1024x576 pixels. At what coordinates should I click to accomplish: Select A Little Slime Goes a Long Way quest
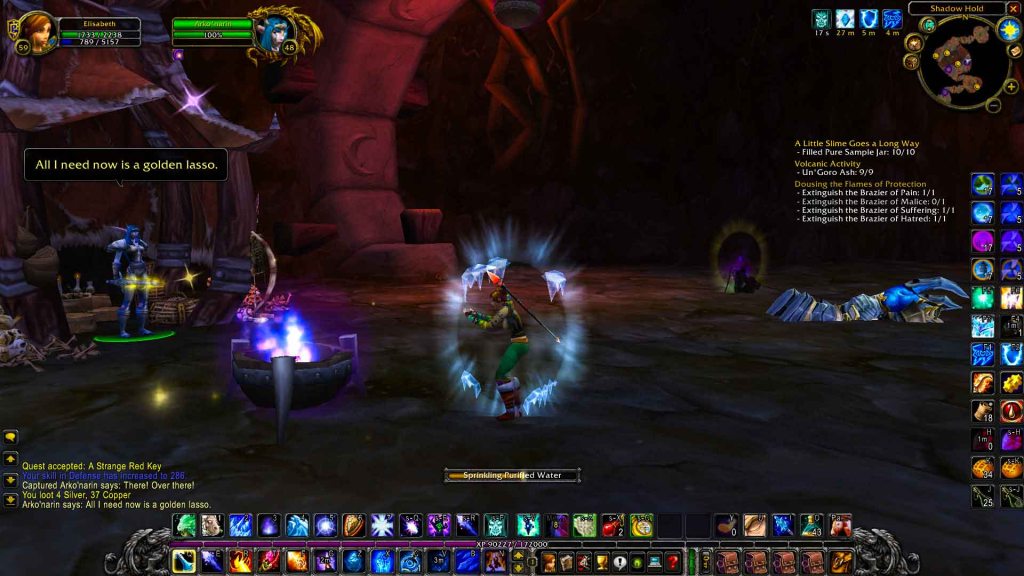click(856, 143)
